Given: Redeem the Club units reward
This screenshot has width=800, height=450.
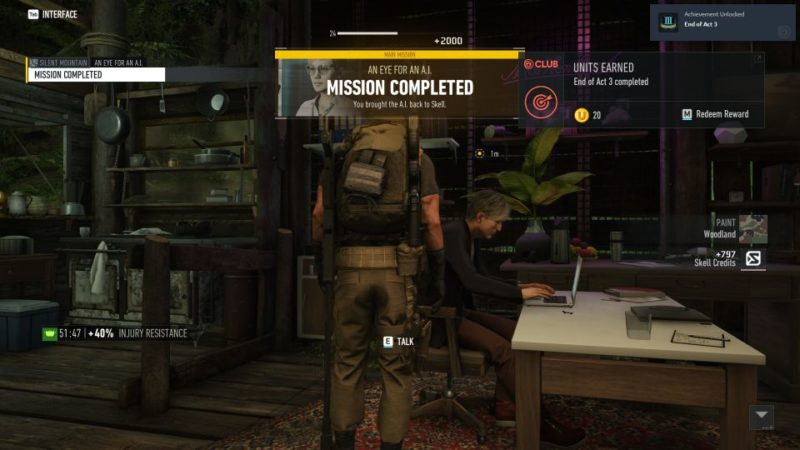Looking at the screenshot, I should (x=715, y=115).
